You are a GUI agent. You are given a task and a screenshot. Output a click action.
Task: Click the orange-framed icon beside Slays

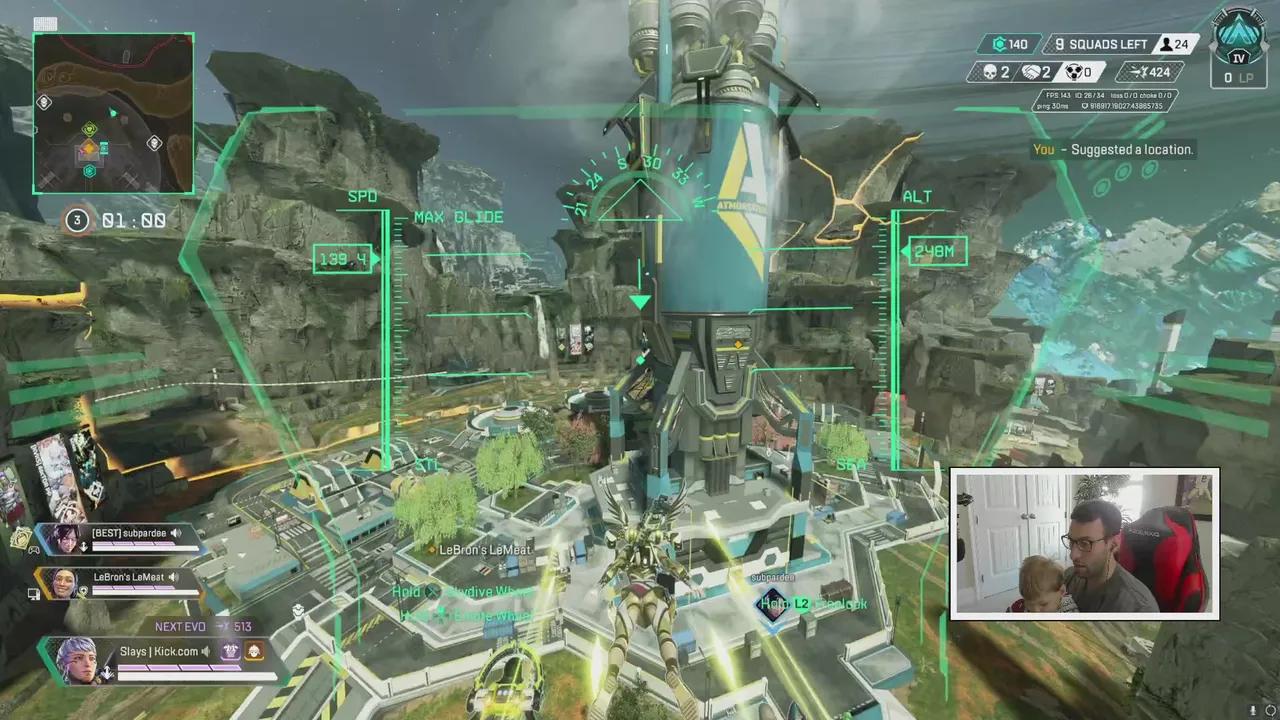point(254,651)
